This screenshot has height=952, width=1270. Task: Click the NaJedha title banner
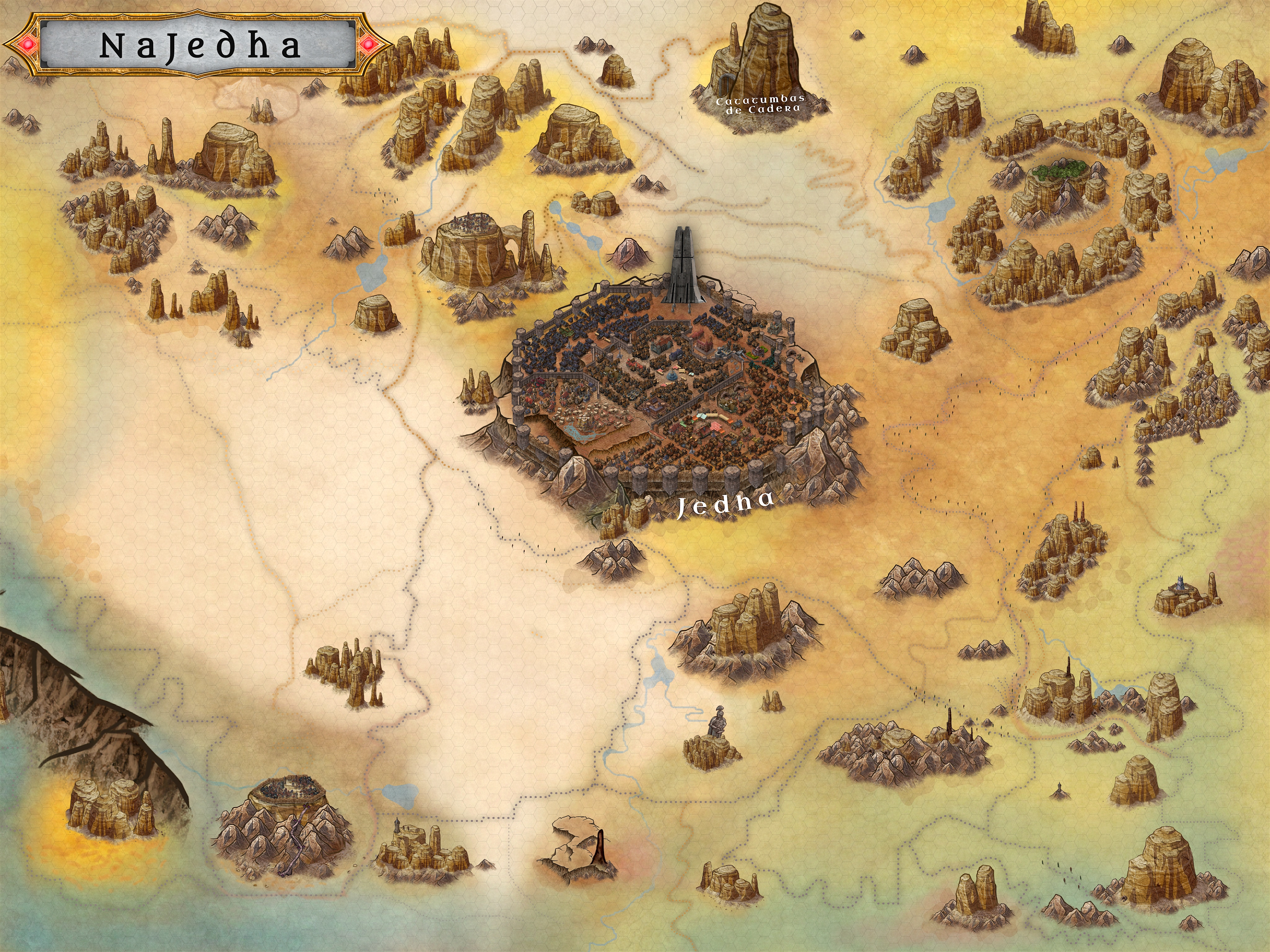199,45
